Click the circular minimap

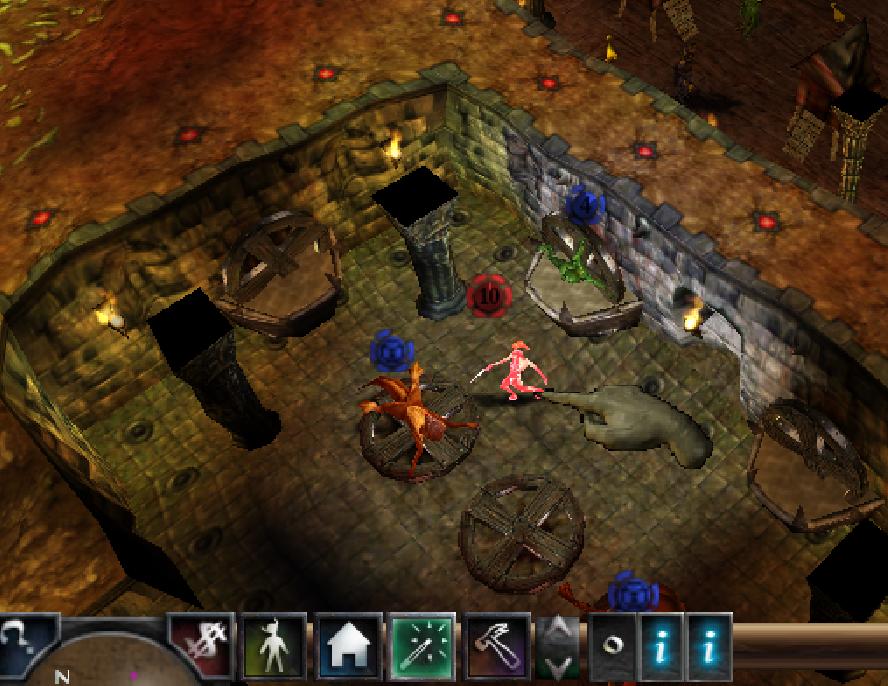(110, 660)
